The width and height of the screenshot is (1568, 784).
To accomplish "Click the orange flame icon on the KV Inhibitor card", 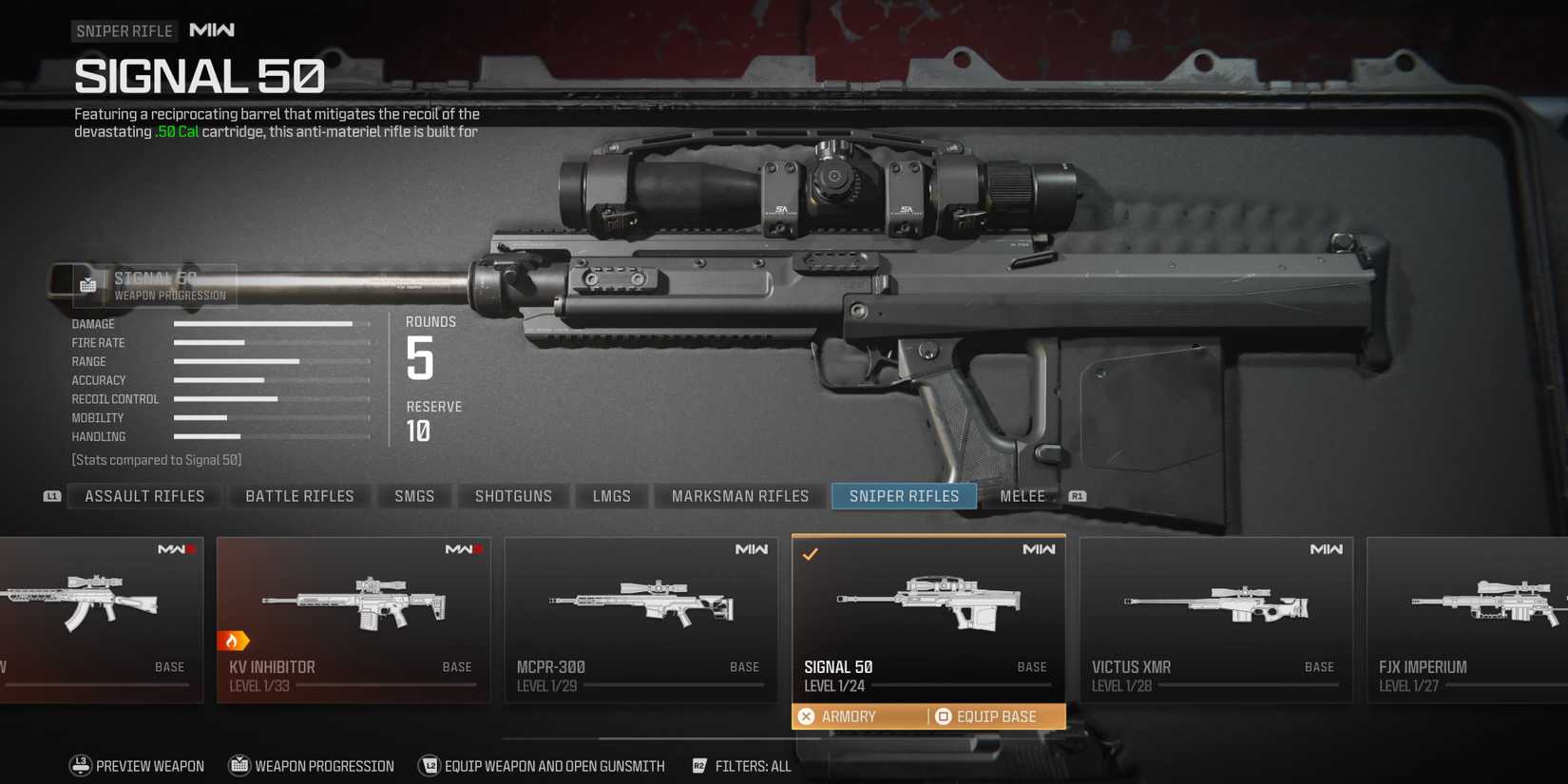I will [234, 641].
